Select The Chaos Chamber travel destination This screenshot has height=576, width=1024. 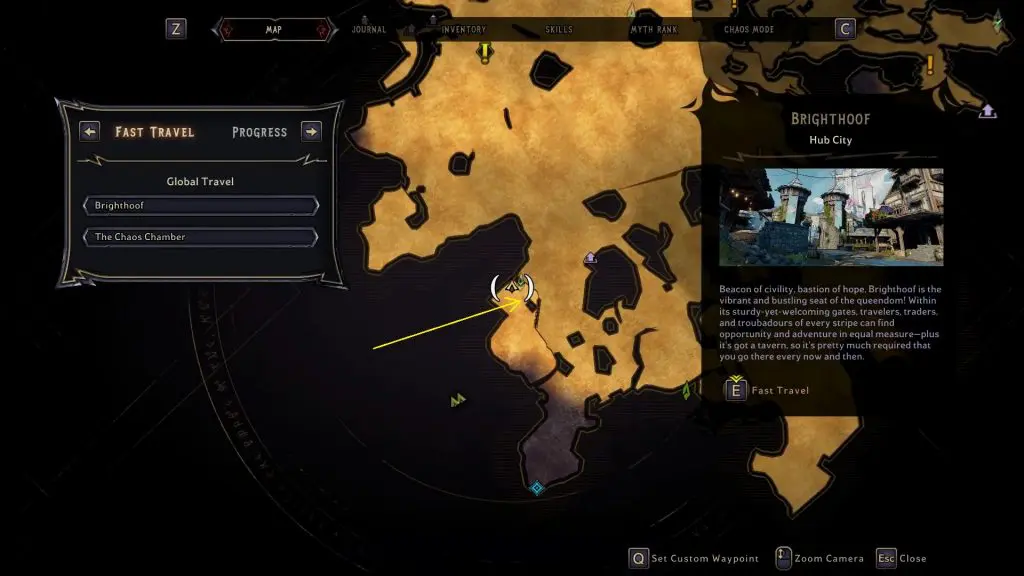[x=201, y=237]
